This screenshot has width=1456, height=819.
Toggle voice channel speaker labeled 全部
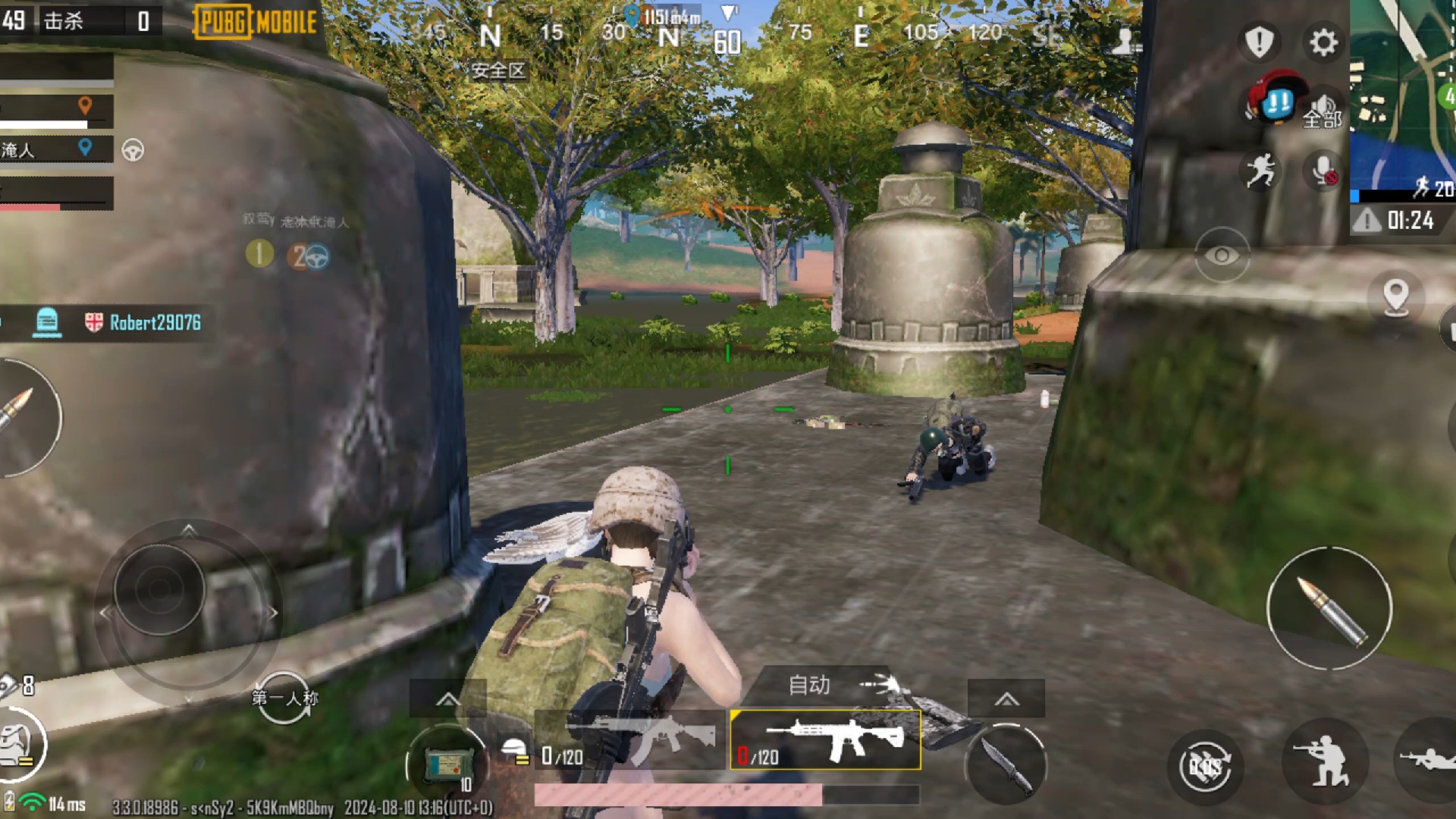pos(1323,114)
